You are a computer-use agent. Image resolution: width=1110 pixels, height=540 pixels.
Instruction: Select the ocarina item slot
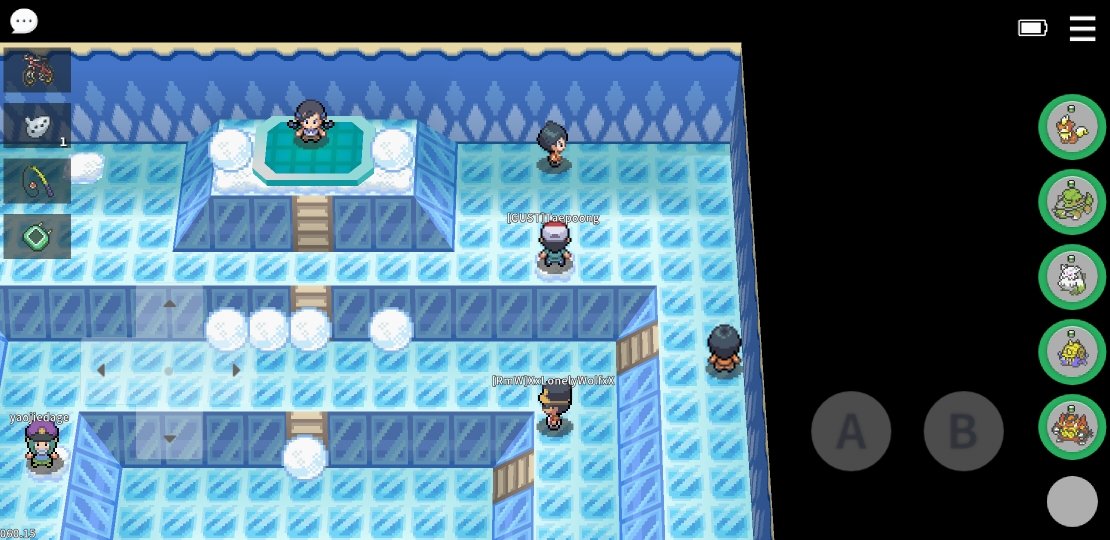pos(37,126)
